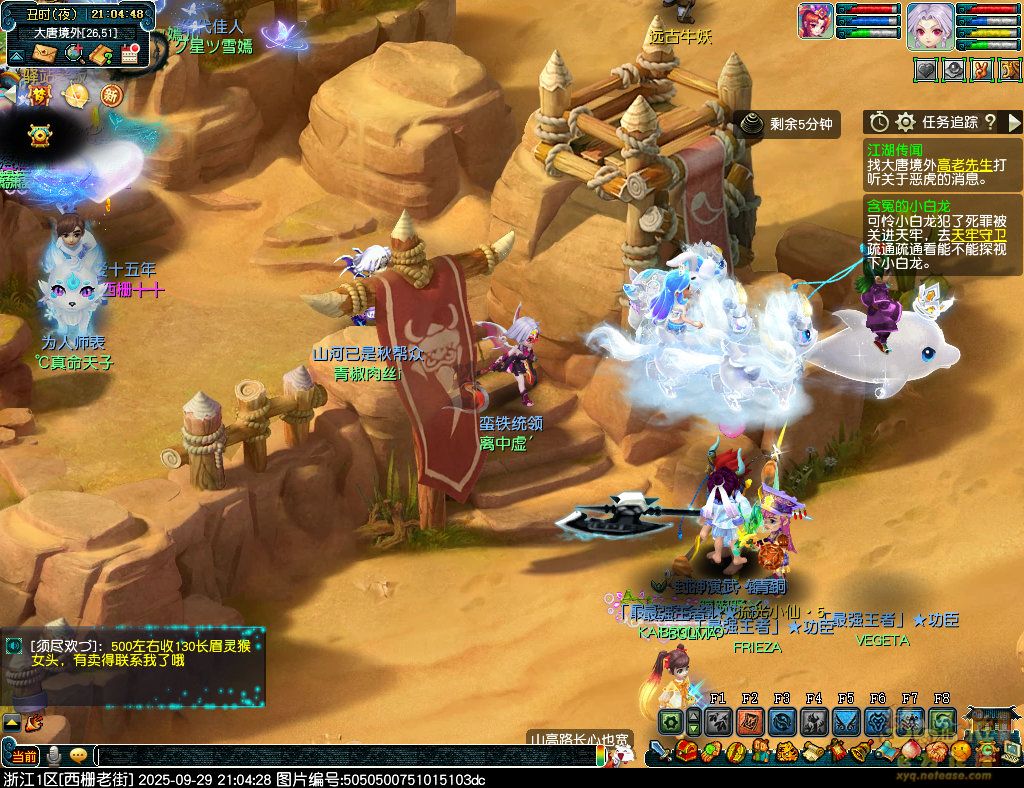Open the white-haired character portrait

click(x=928, y=26)
